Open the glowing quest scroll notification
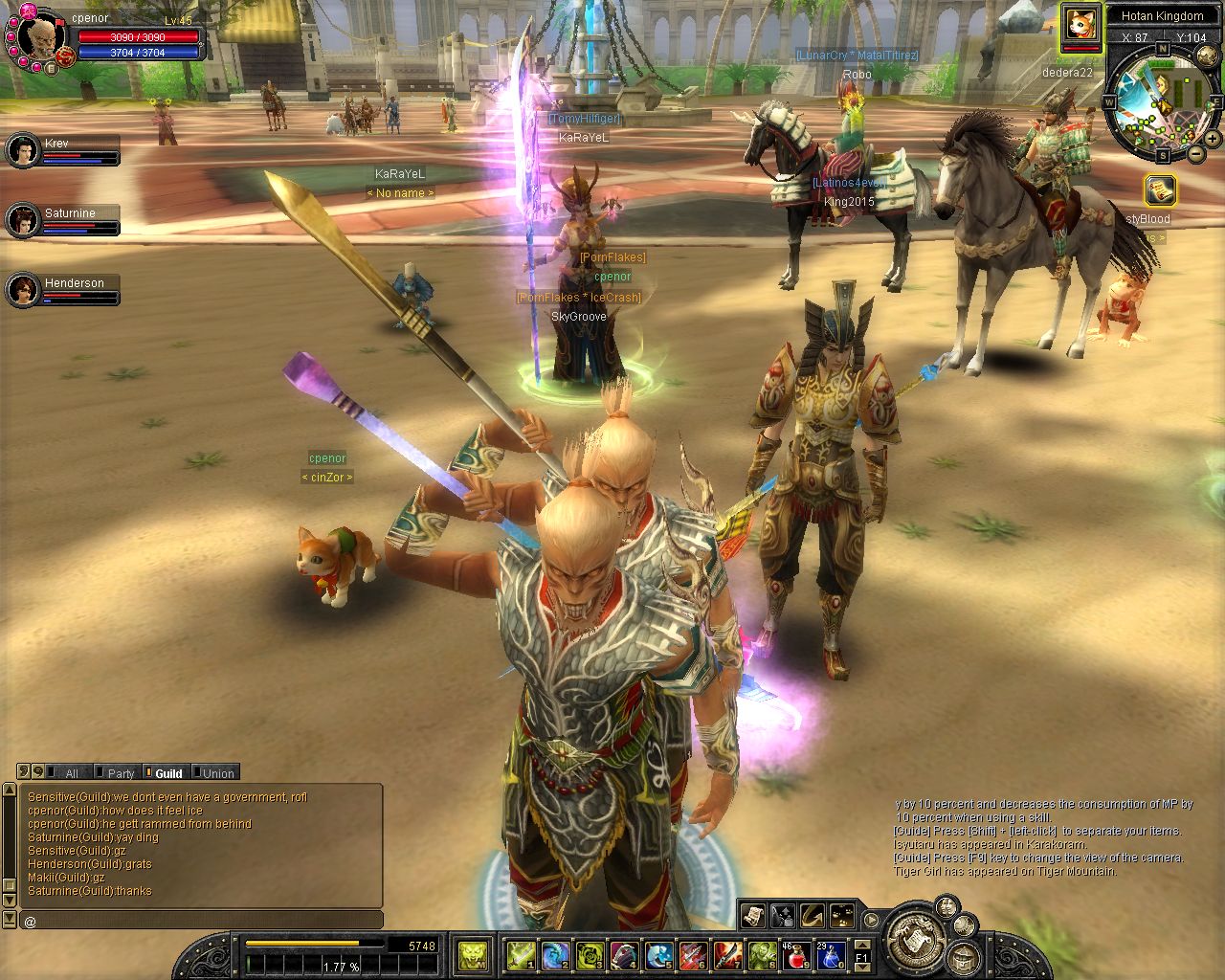This screenshot has width=1225, height=980. 1159,189
